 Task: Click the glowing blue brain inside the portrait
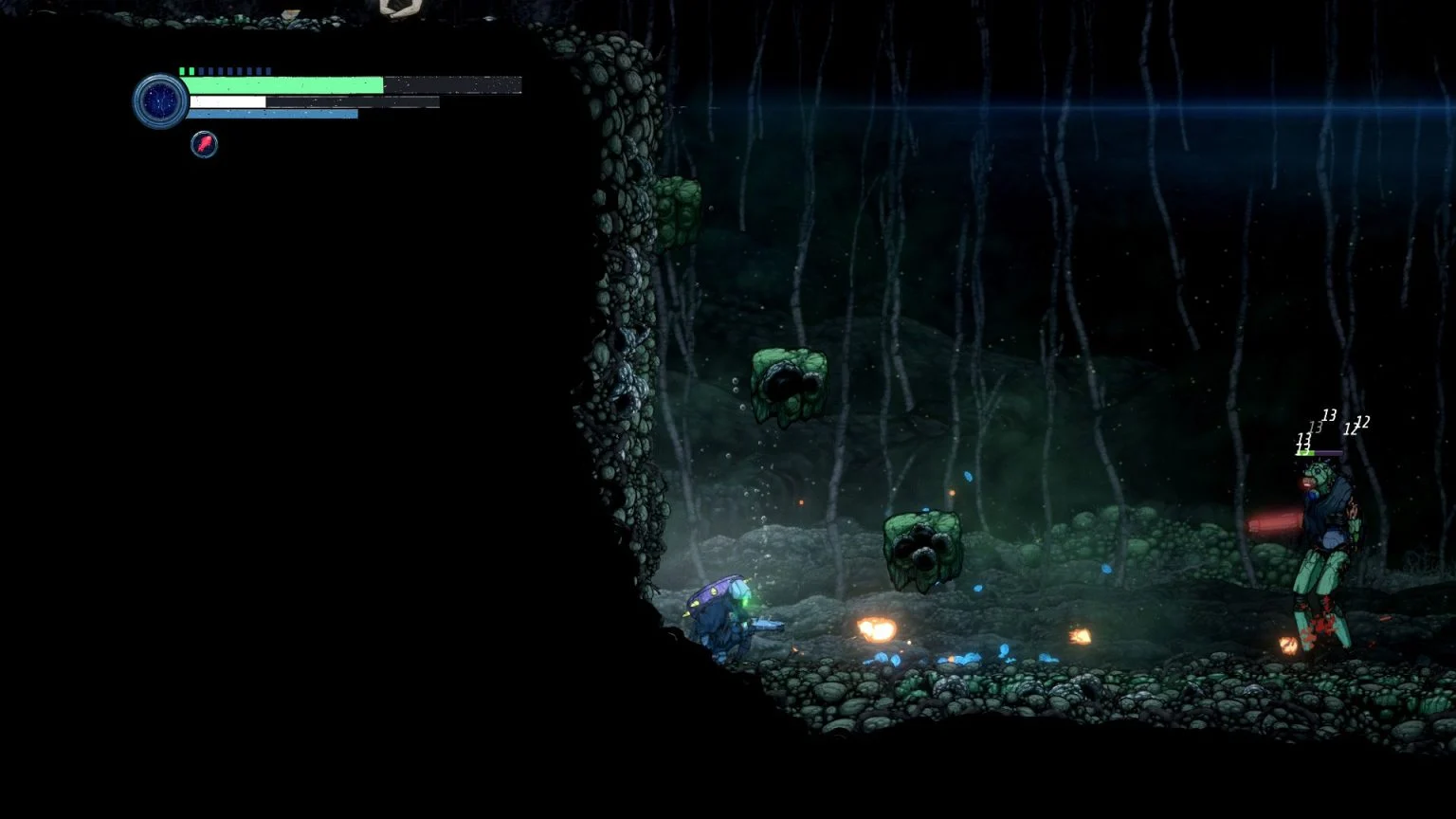coord(158,99)
